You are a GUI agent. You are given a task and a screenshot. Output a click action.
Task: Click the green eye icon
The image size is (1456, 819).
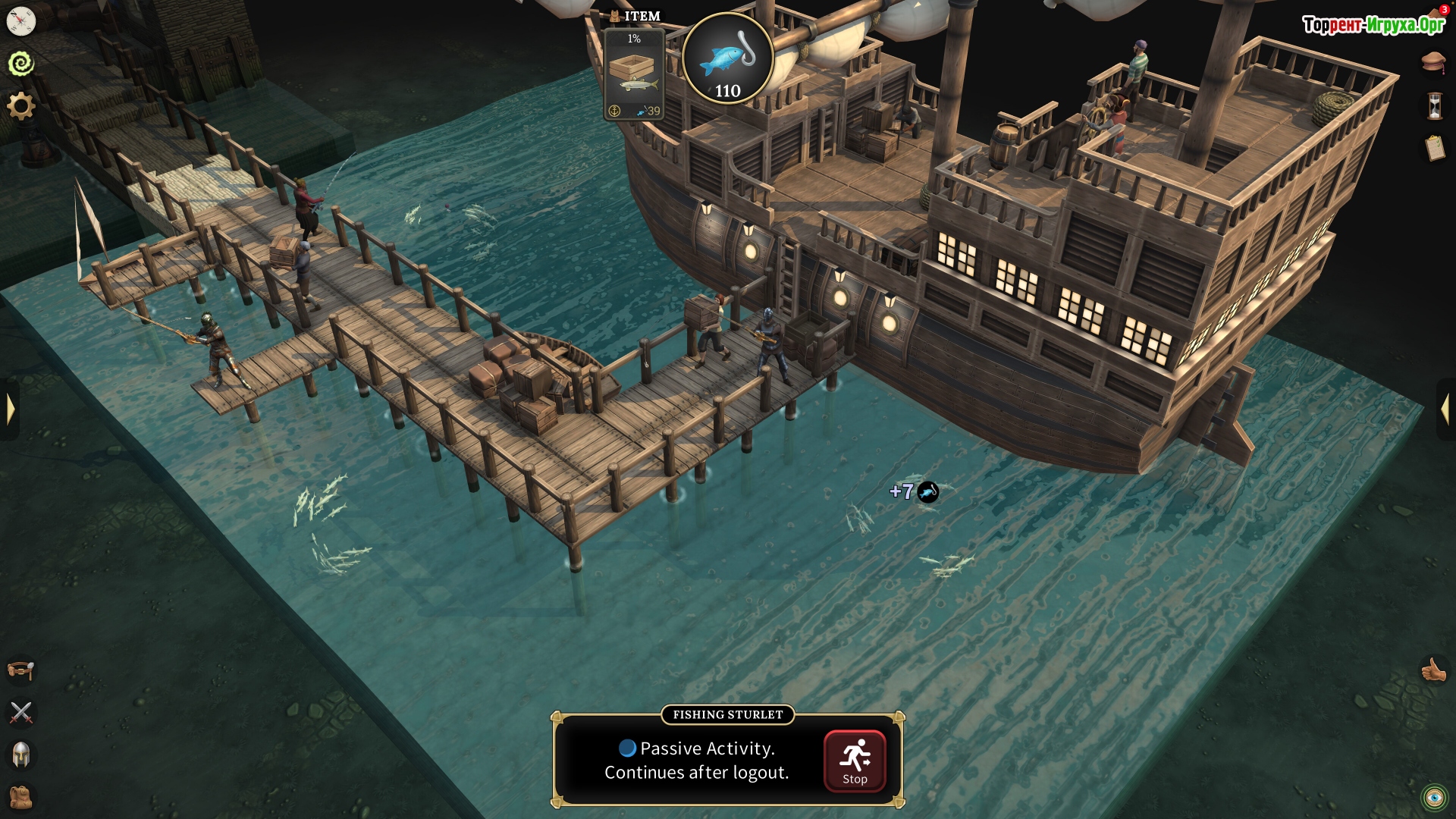click(x=1434, y=798)
